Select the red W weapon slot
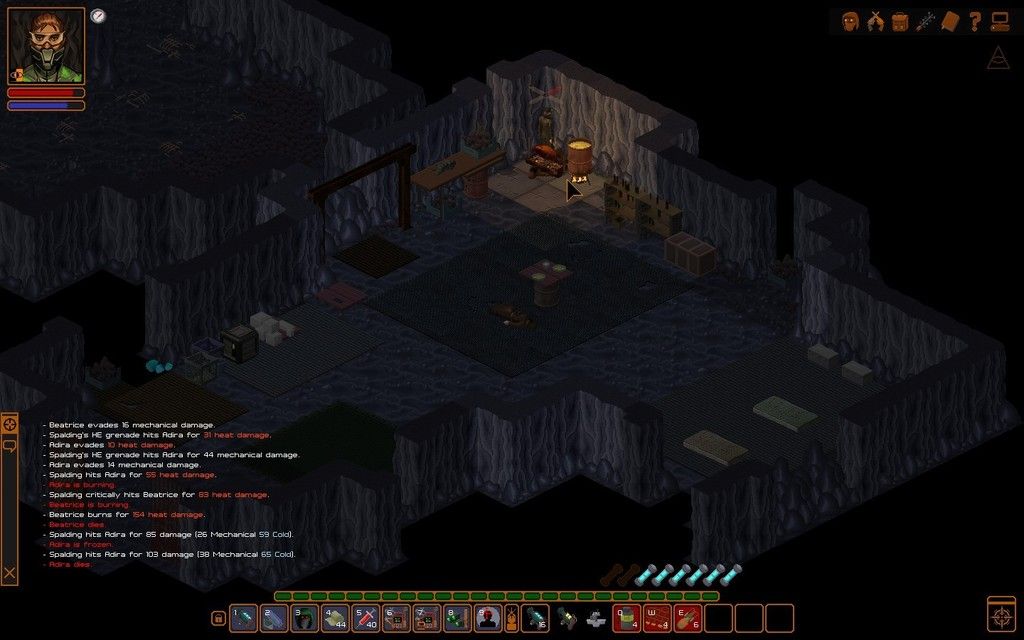 pyautogui.click(x=656, y=618)
